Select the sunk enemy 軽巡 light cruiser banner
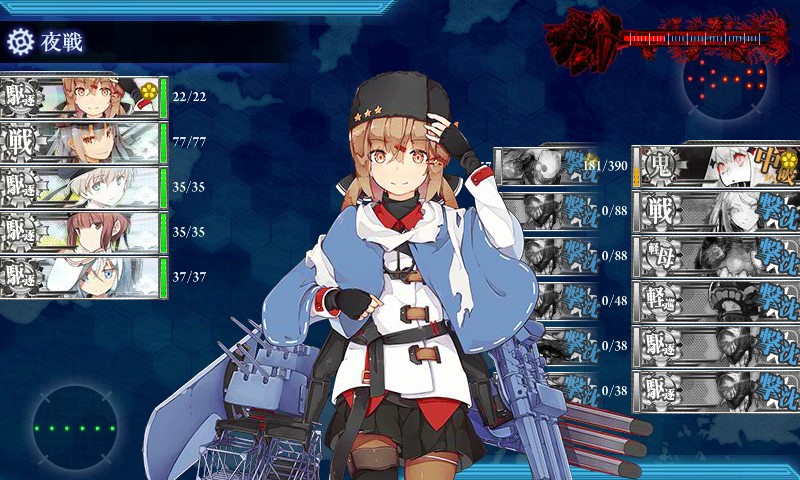Screen dimensions: 800x480 [715, 301]
